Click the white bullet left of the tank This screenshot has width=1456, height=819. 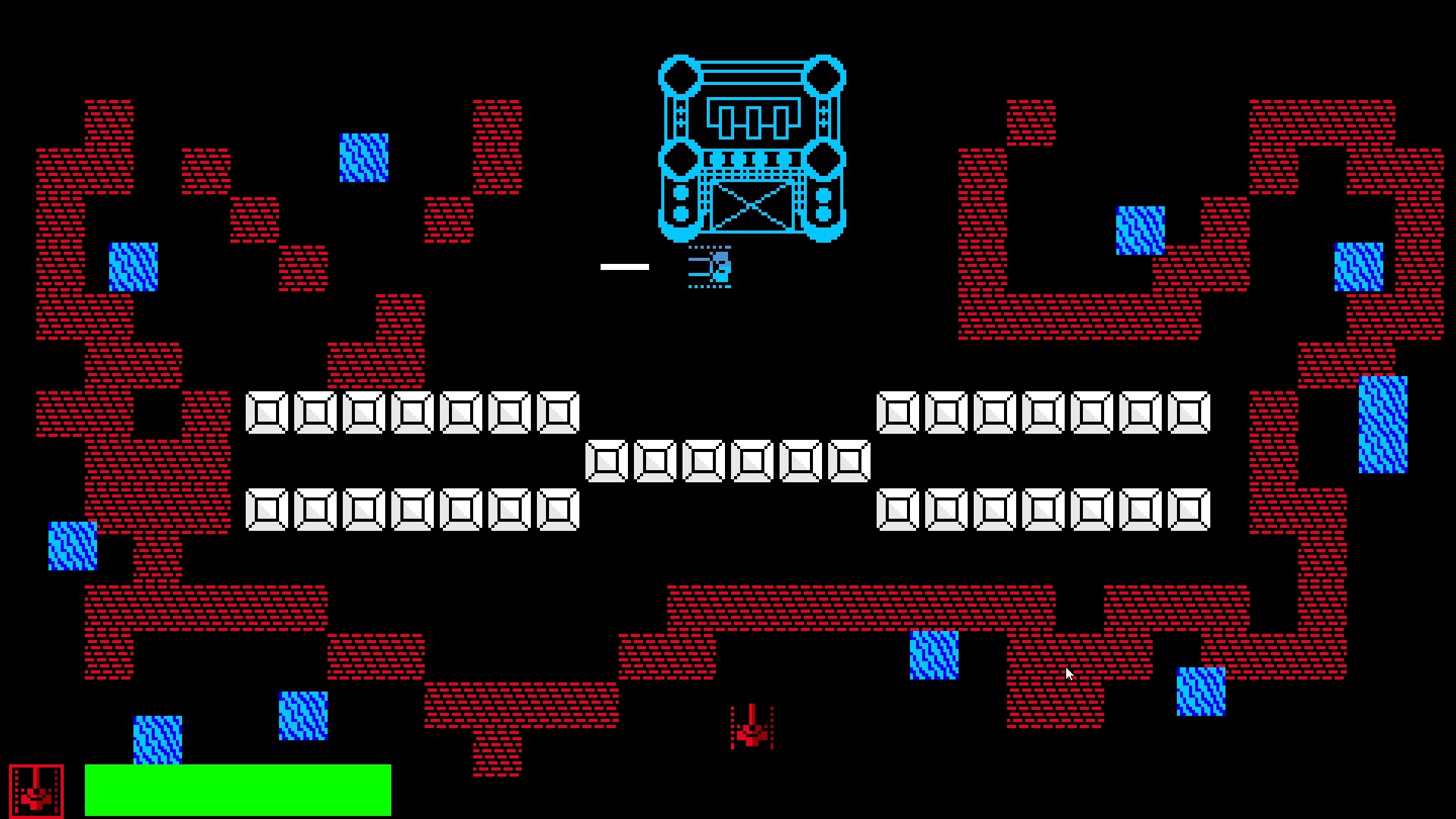click(x=624, y=265)
